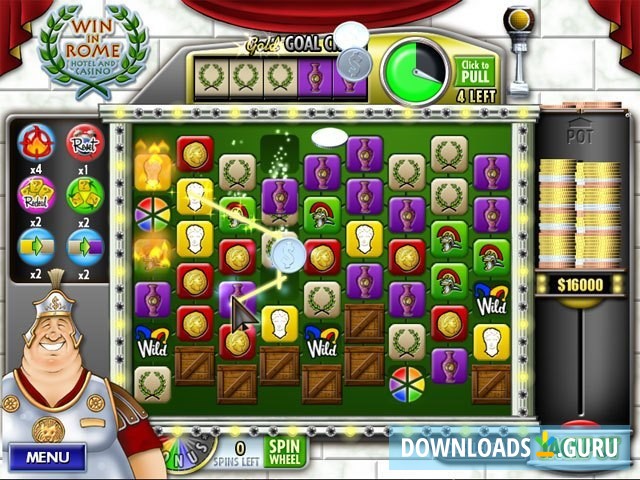Open the MENU button

48,457
